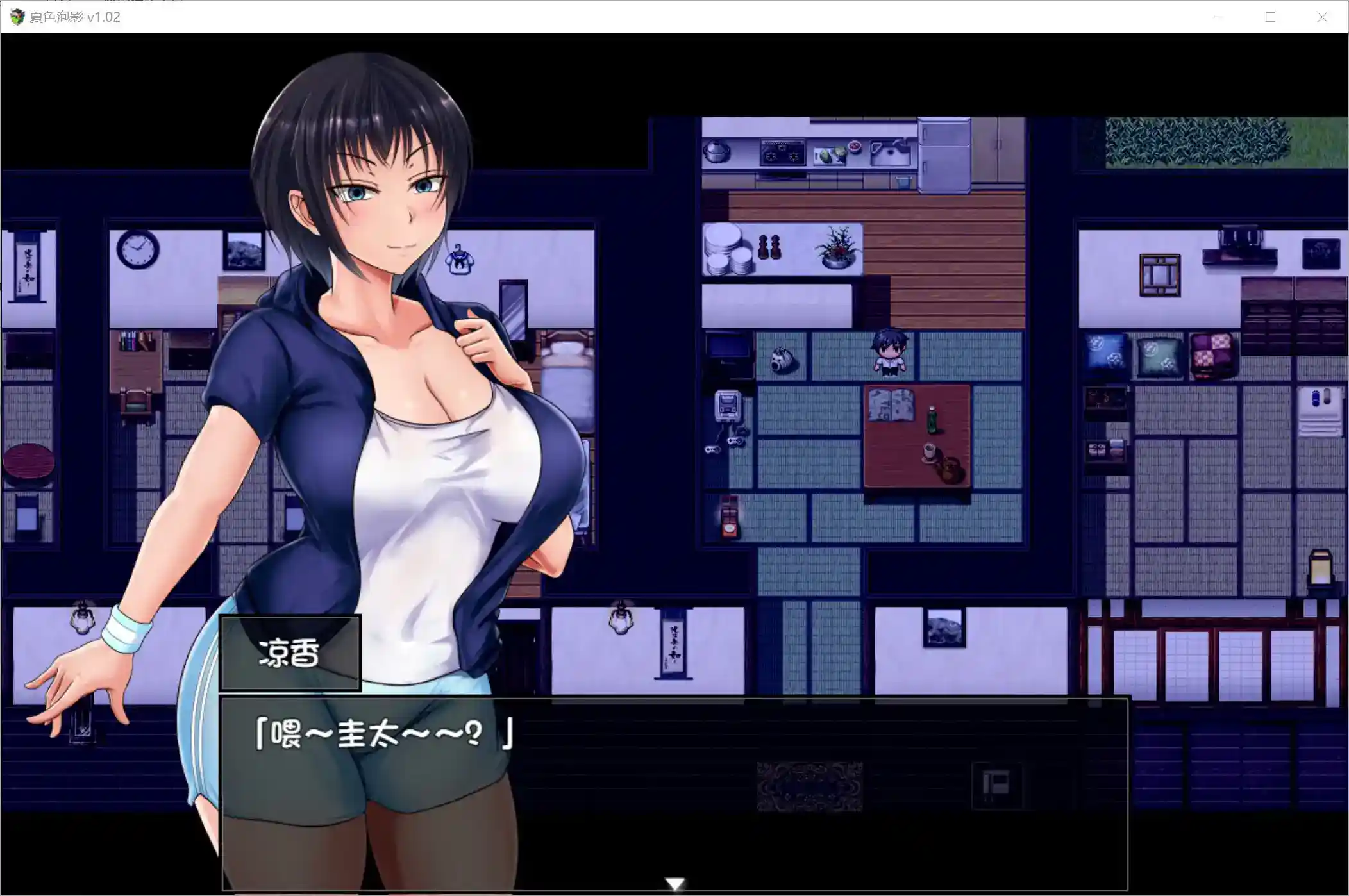Screen dimensions: 1349x896
Task: Click the game icon in the title bar
Action: pos(17,17)
